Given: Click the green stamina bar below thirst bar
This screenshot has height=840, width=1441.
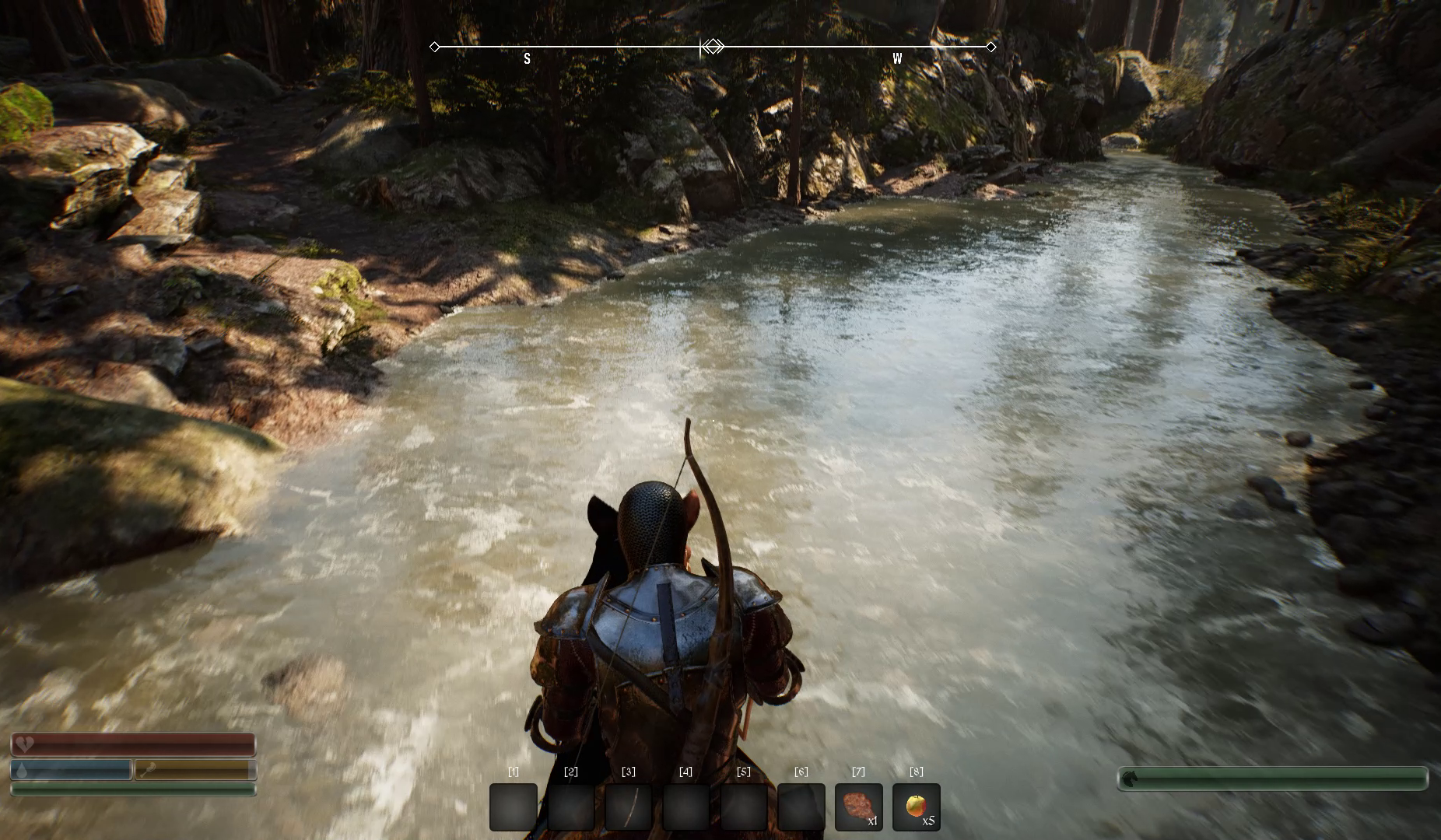Looking at the screenshot, I should pos(132,789).
